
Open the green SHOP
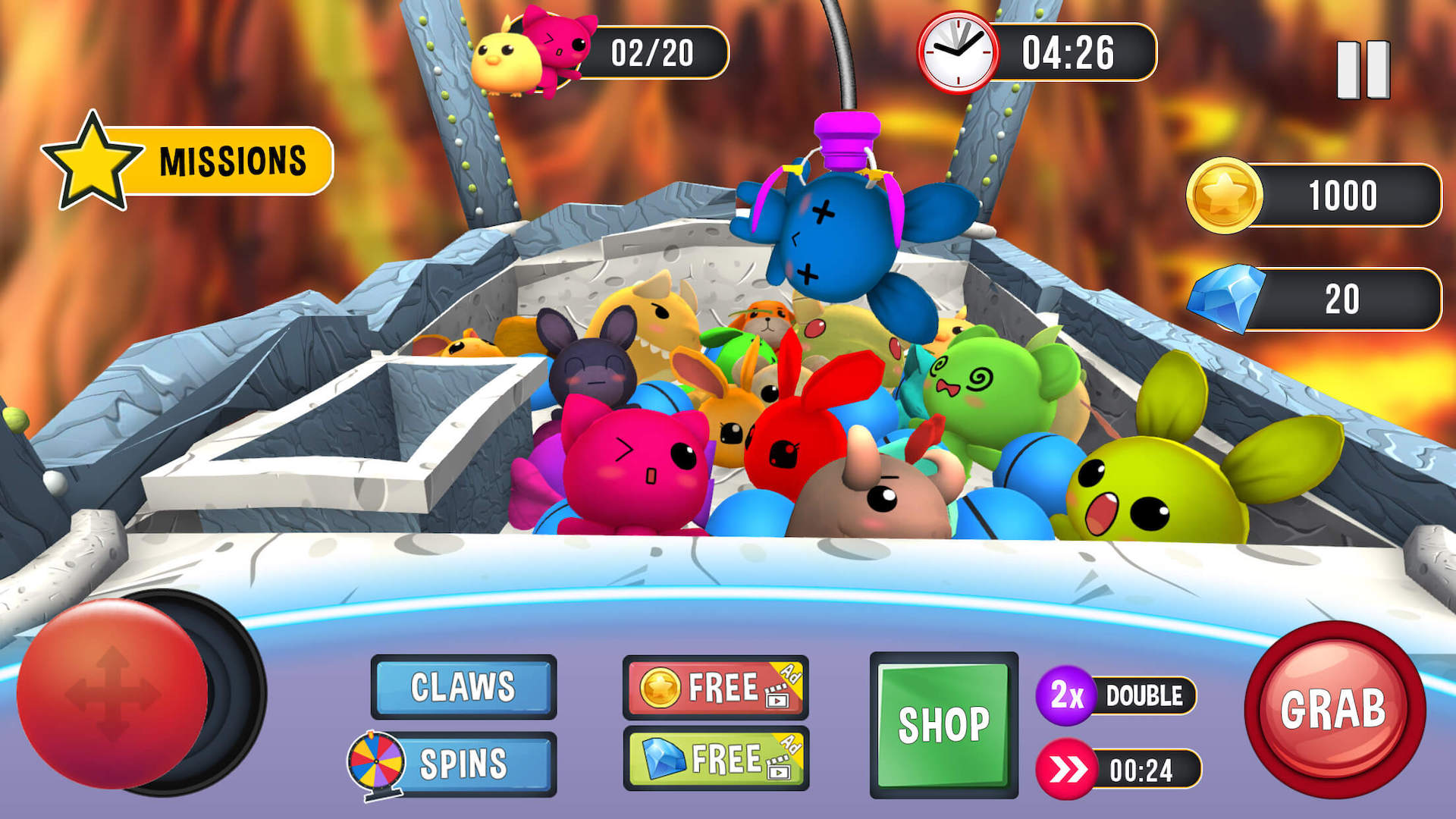(943, 725)
